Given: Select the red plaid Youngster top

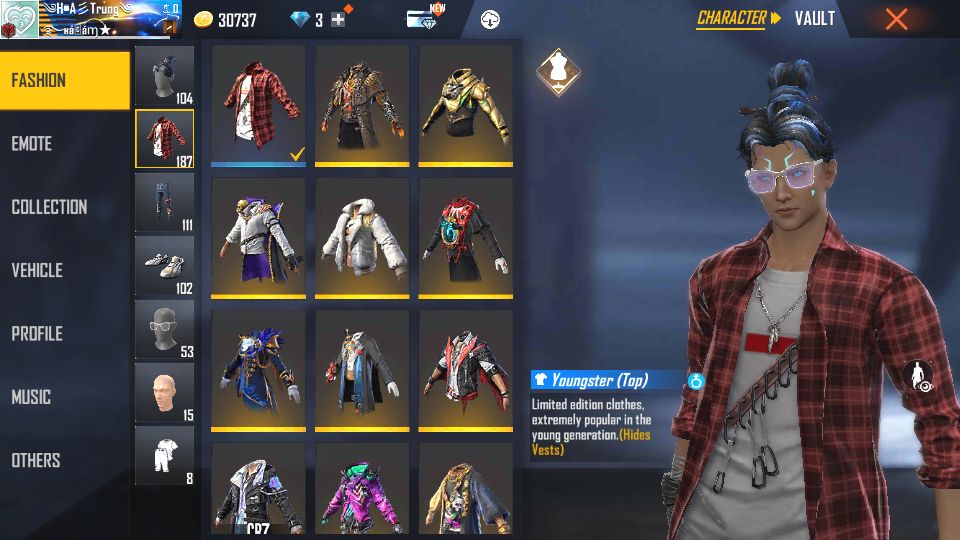Looking at the screenshot, I should pos(258,103).
